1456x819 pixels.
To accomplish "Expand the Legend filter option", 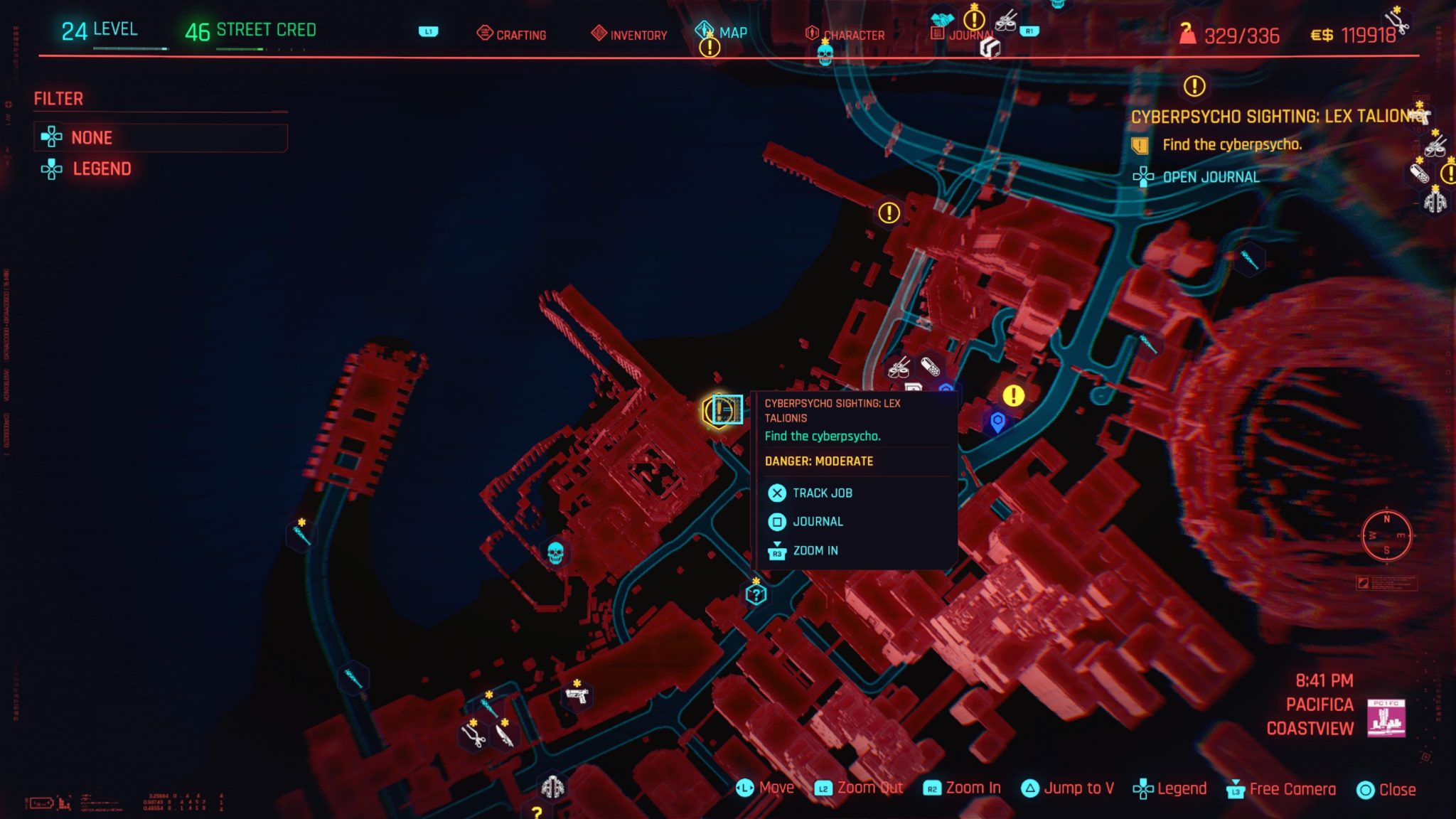I will coord(102,169).
